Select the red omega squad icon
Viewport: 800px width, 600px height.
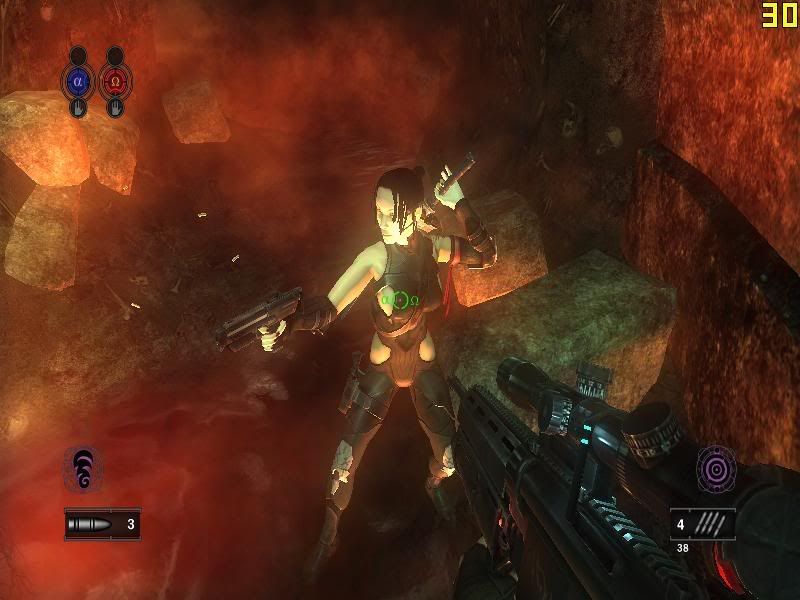116,79
